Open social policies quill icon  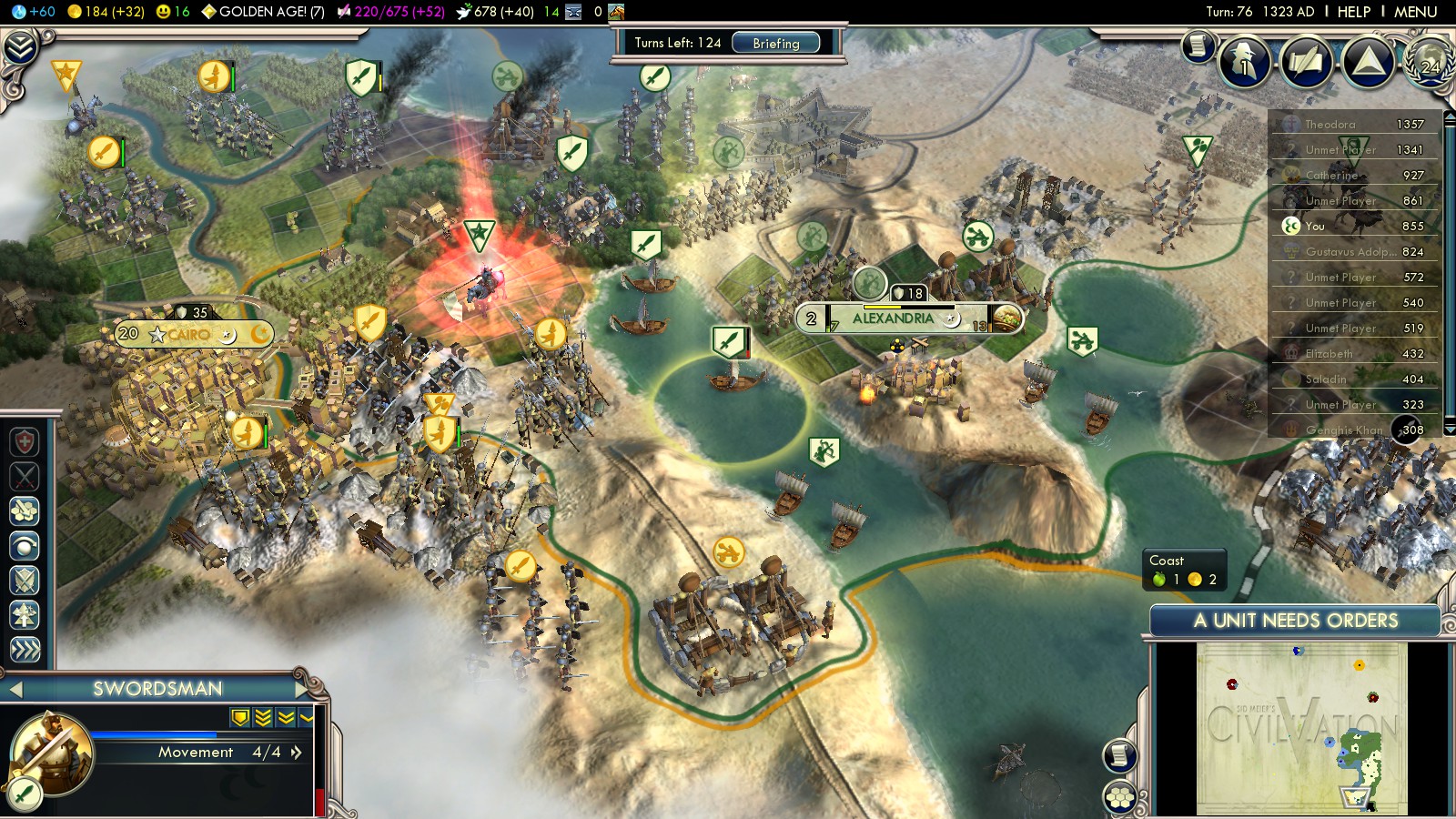coord(1306,62)
